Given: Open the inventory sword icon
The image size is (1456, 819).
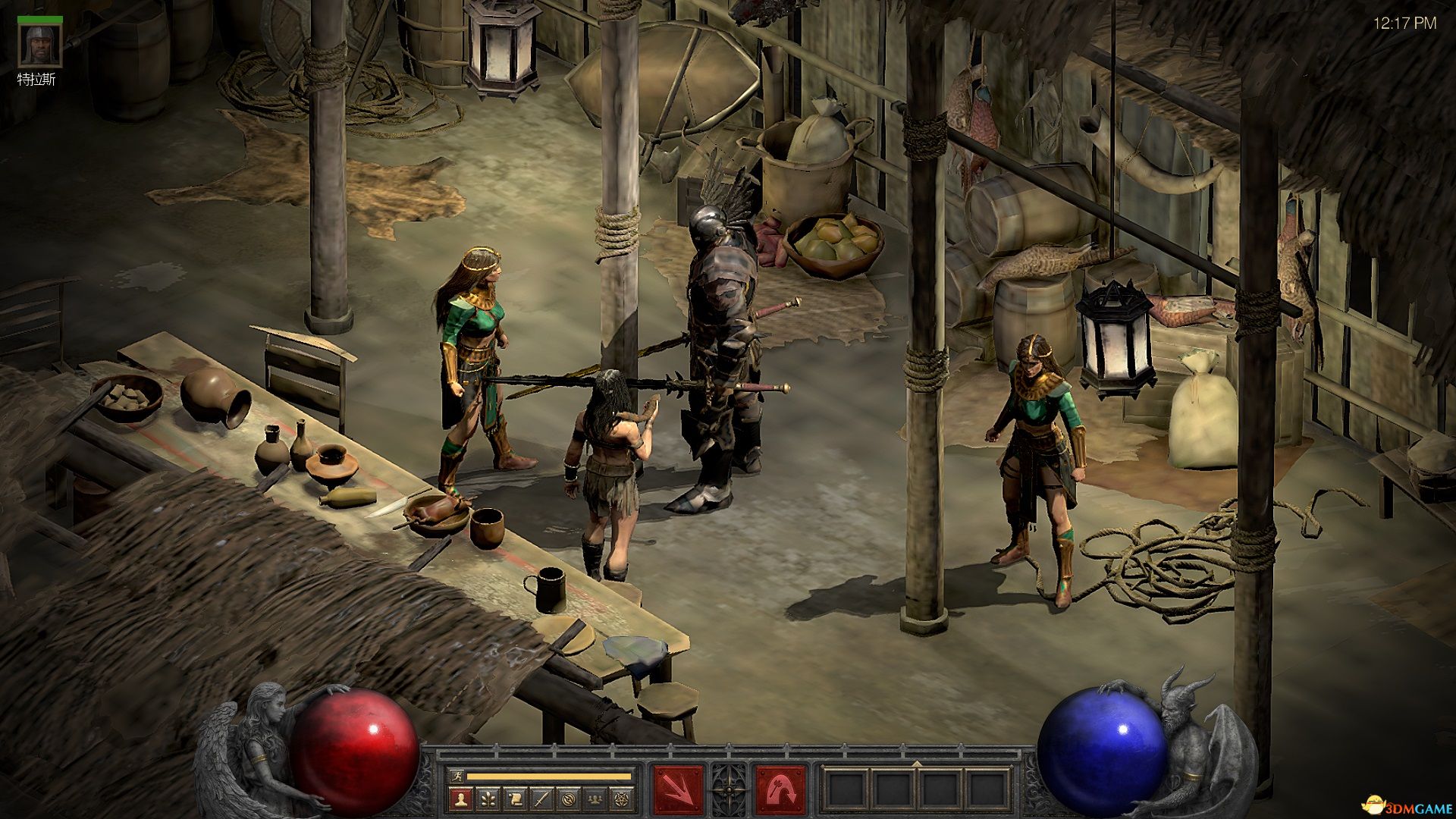Looking at the screenshot, I should 541,799.
